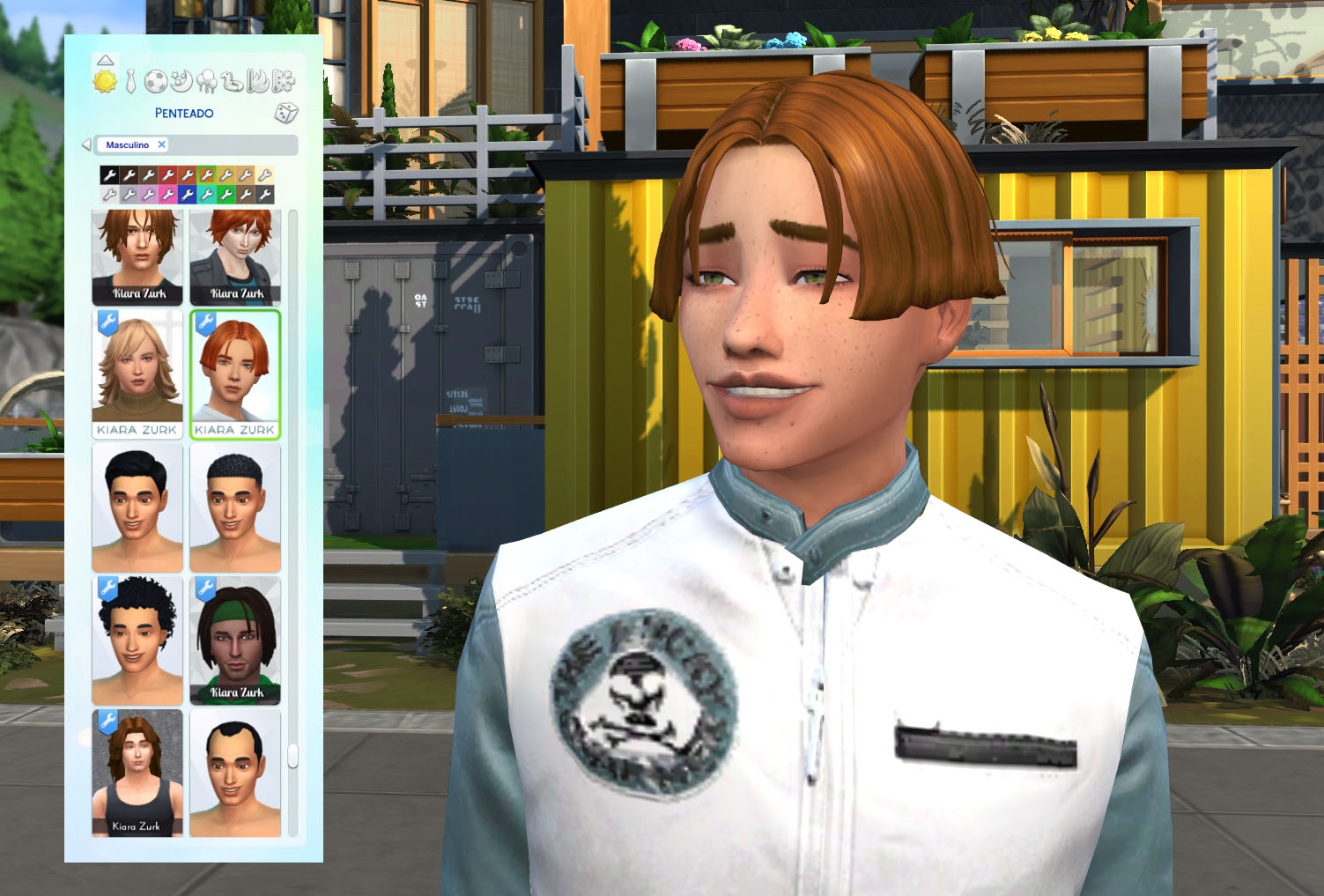
Task: Select the Everyday sun outfit category
Action: click(x=106, y=80)
